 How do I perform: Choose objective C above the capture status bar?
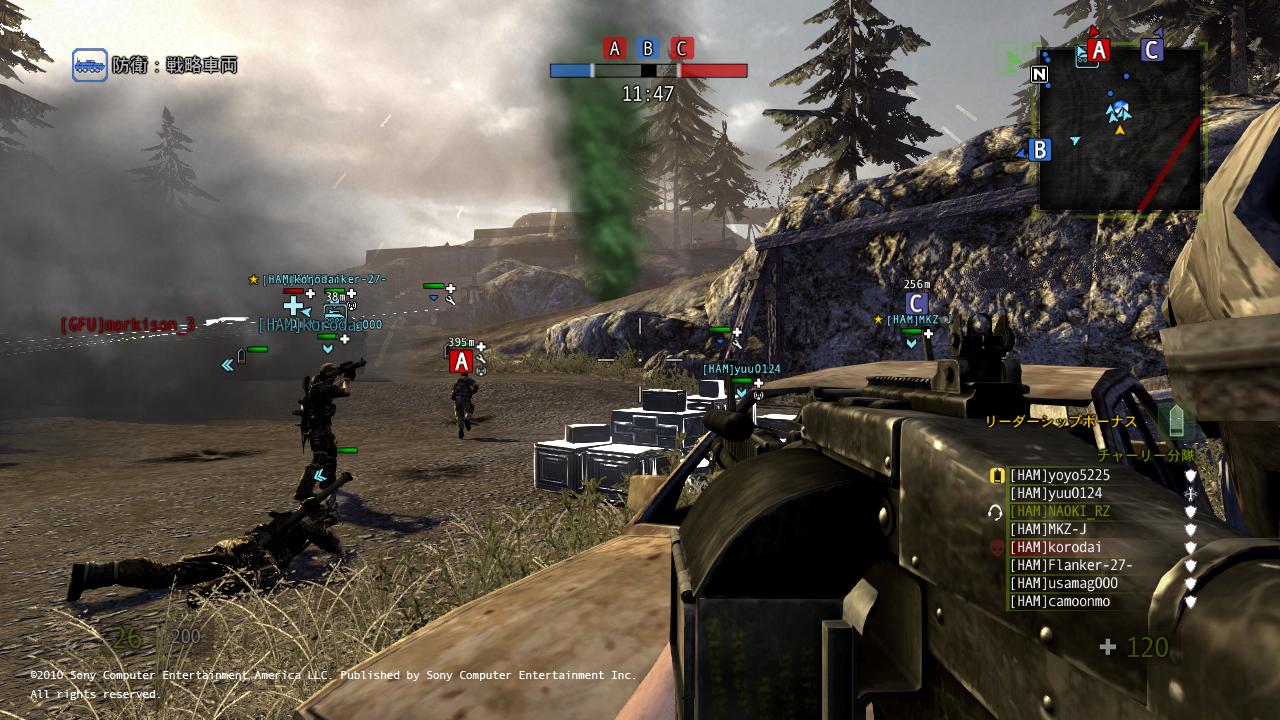click(x=681, y=48)
